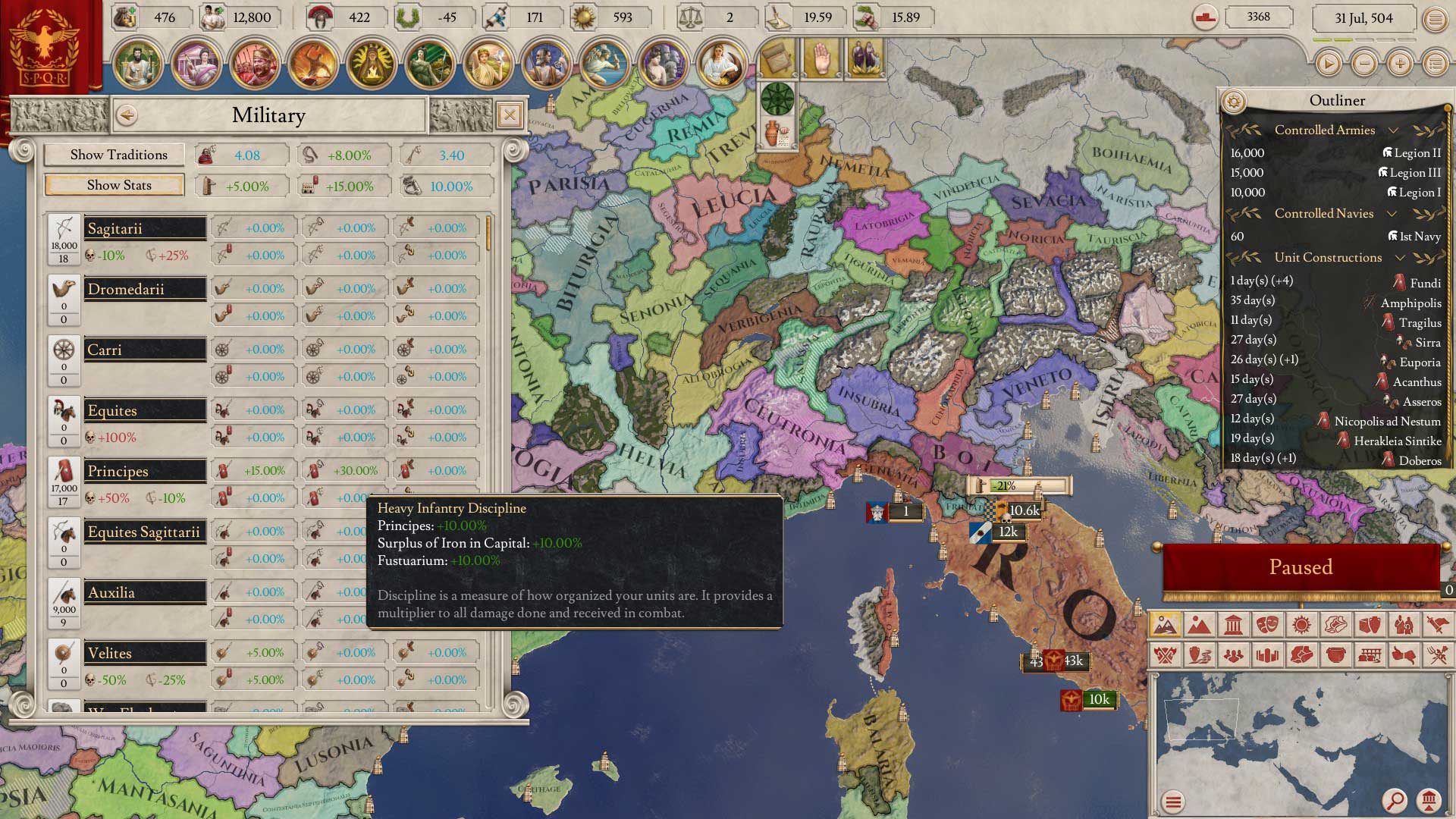
Task: Open the magnifying glass search button
Action: click(x=1394, y=800)
